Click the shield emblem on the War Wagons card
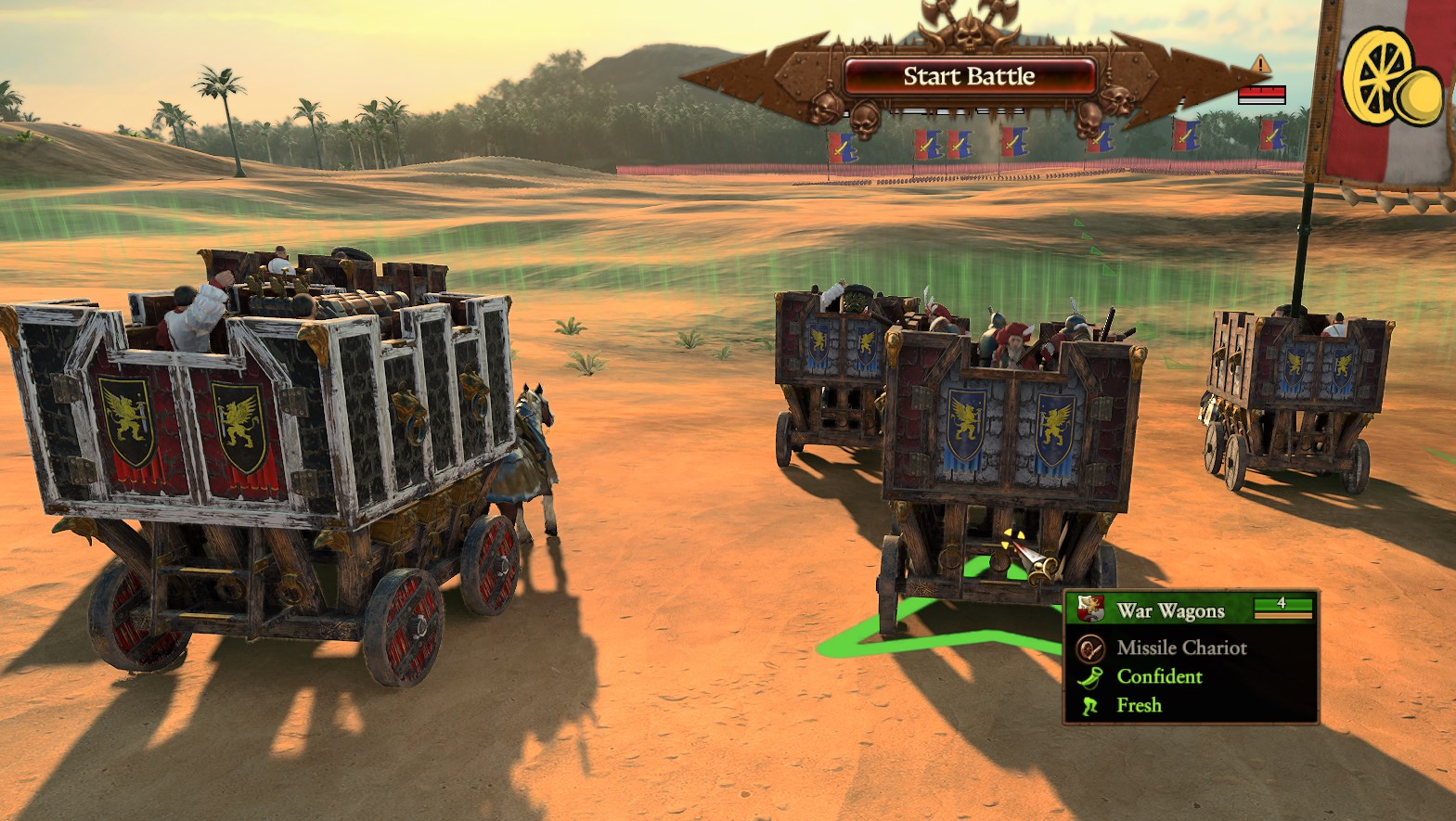Screen dimensions: 1456x821 (1091, 609)
